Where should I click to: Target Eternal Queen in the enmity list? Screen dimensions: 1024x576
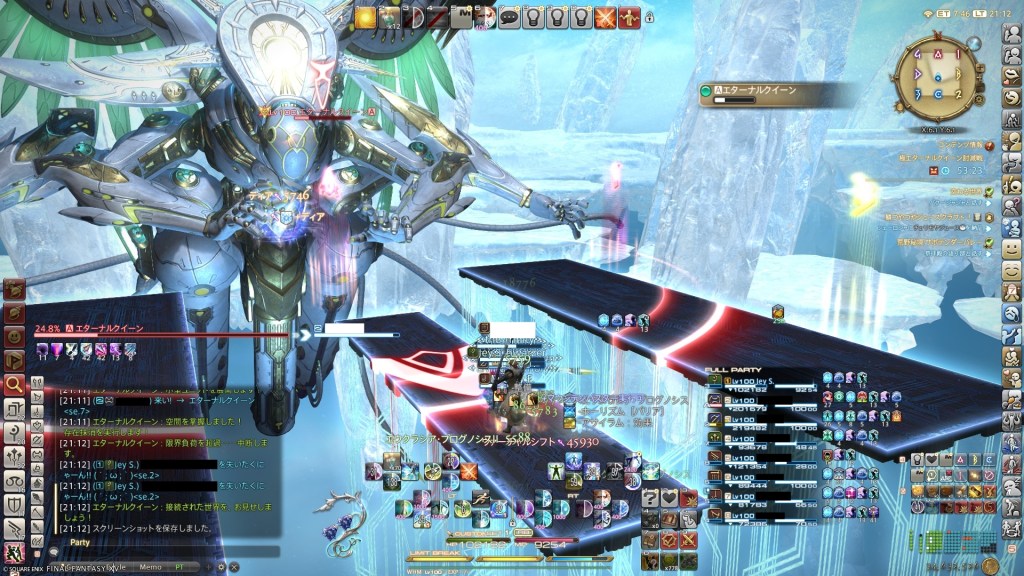770,91
